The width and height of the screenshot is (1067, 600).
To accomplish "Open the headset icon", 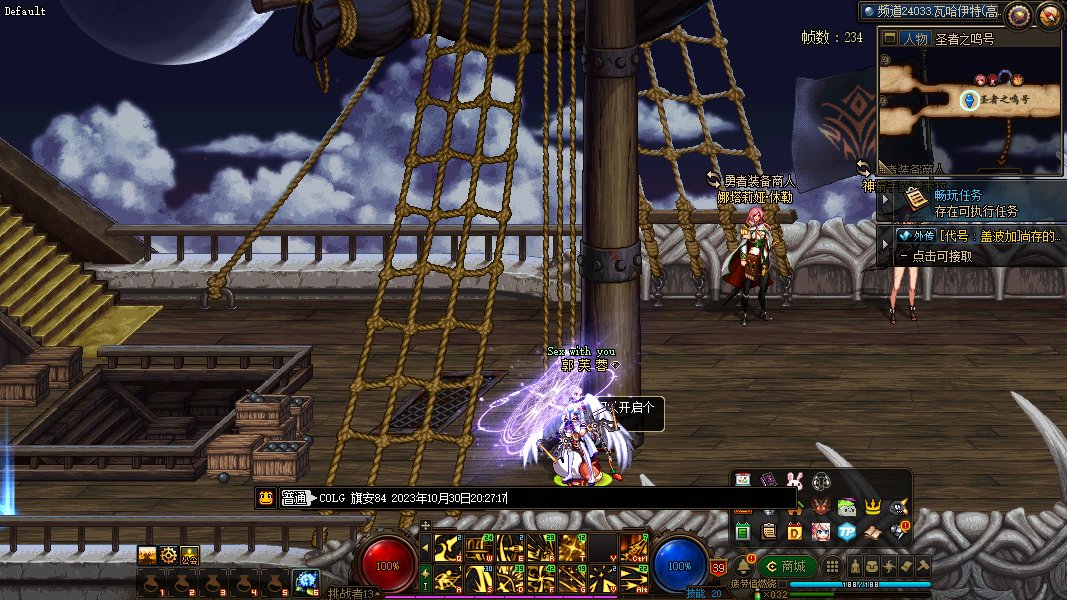I will click(x=821, y=480).
